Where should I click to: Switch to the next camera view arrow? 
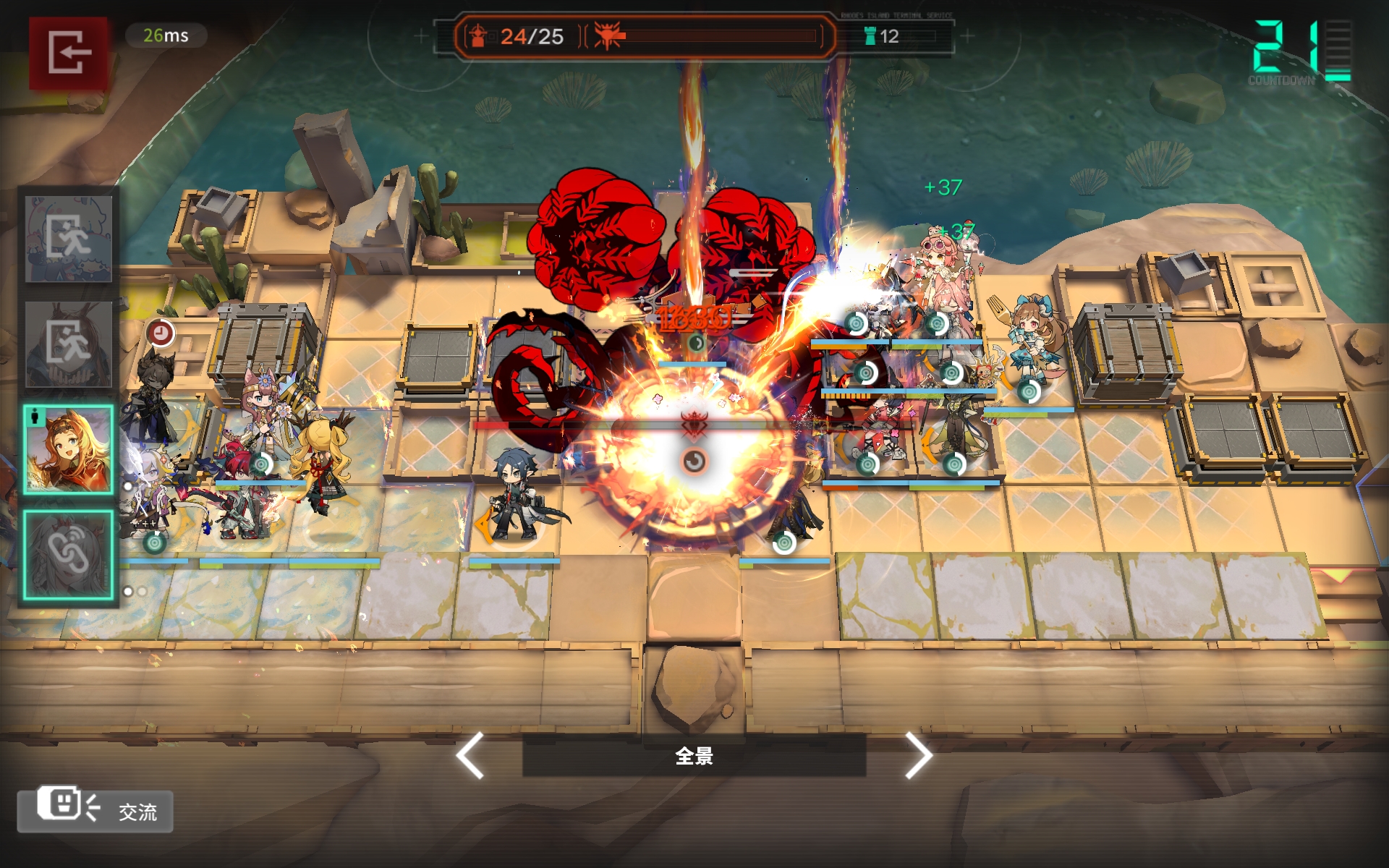pyautogui.click(x=919, y=756)
